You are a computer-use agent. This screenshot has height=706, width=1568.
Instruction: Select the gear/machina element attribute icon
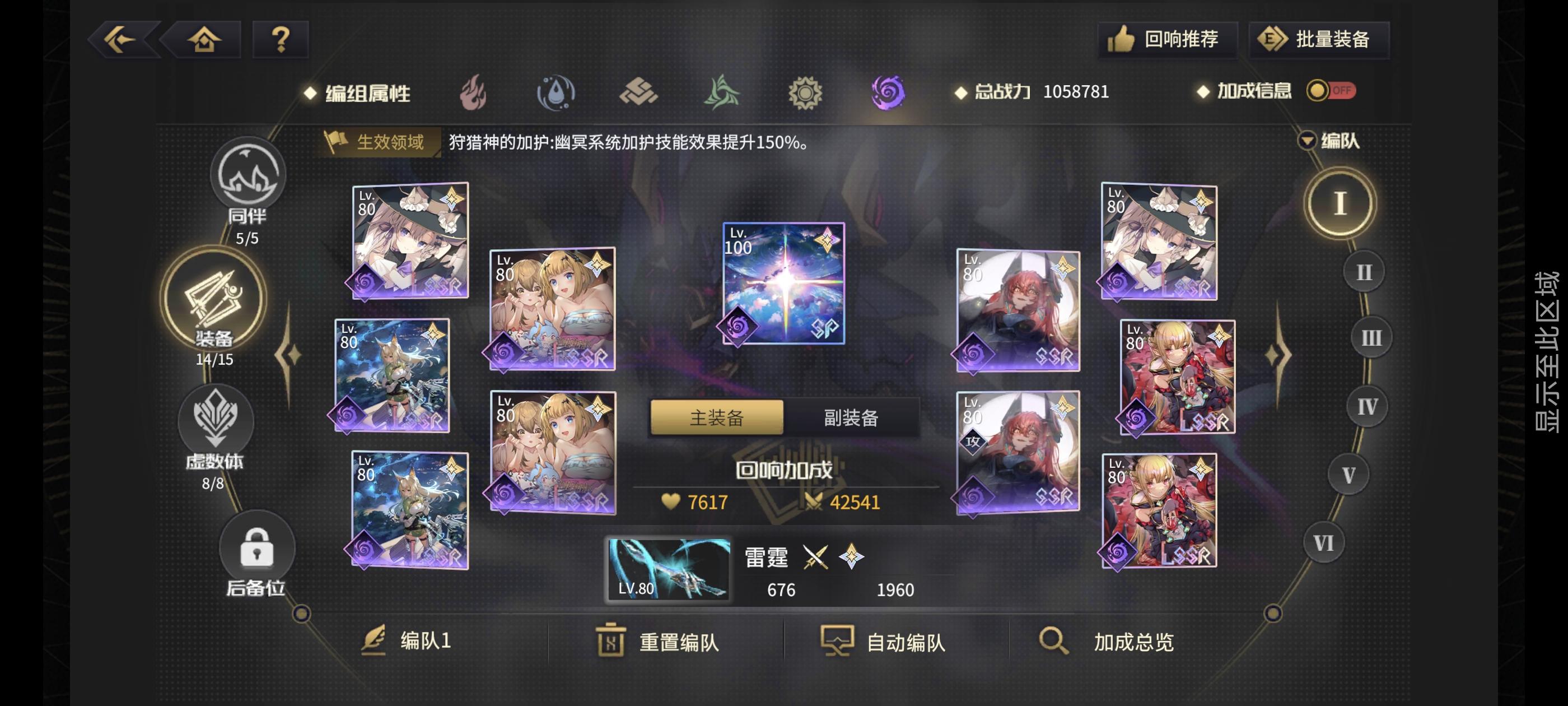(x=805, y=92)
